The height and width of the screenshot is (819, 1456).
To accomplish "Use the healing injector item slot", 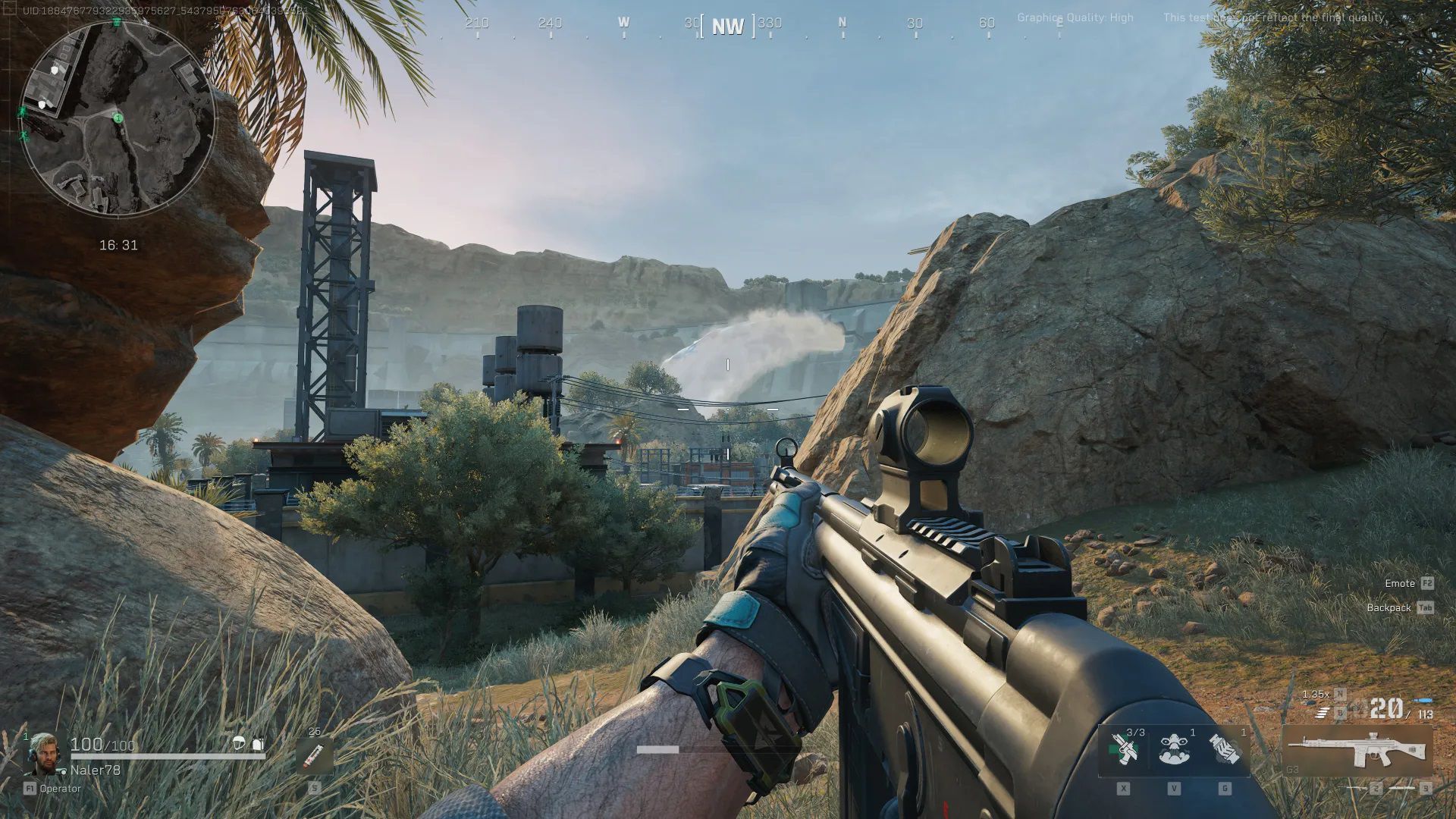I will tap(313, 755).
